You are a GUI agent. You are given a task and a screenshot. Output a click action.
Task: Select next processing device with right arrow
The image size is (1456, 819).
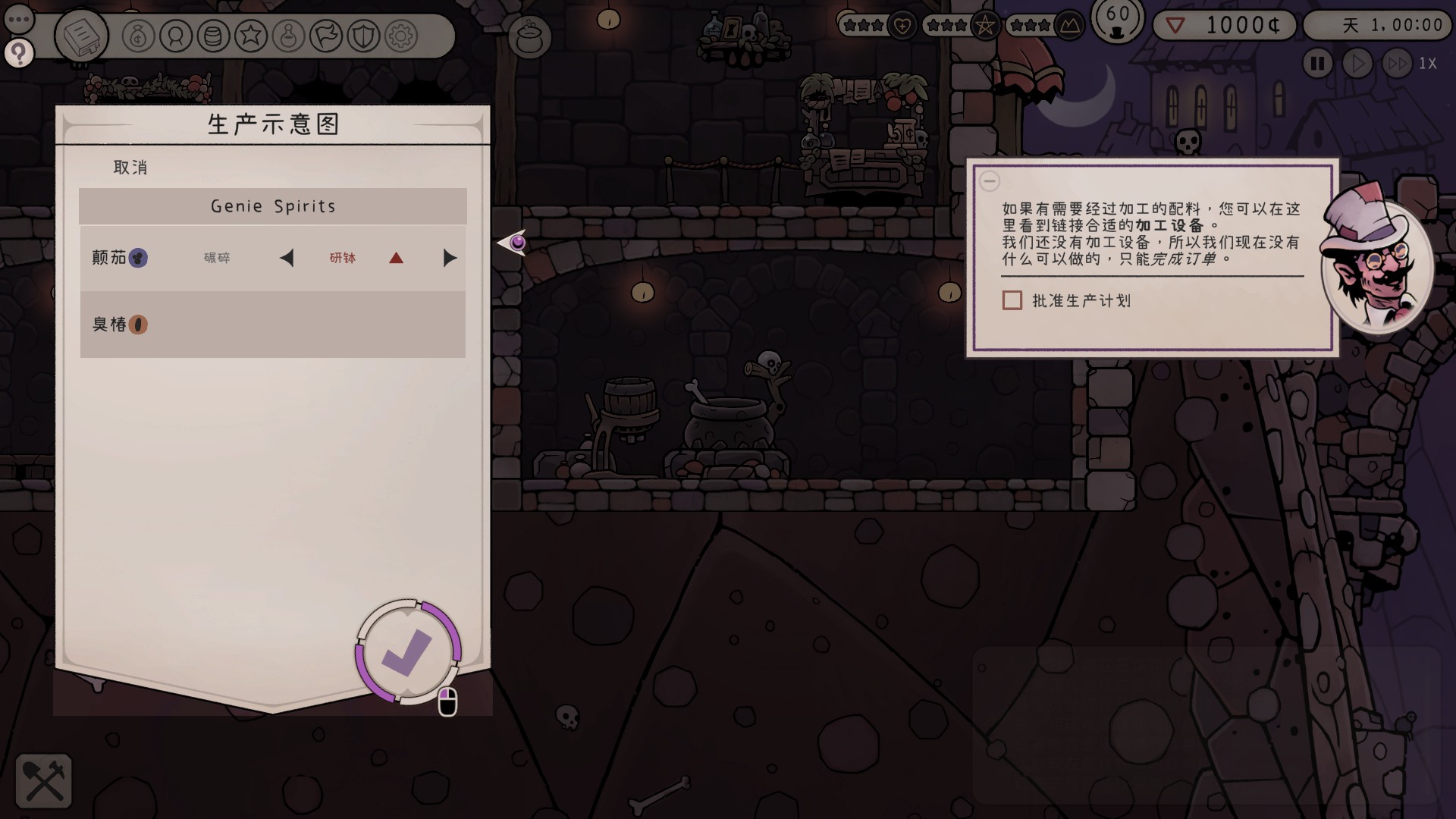click(x=450, y=259)
